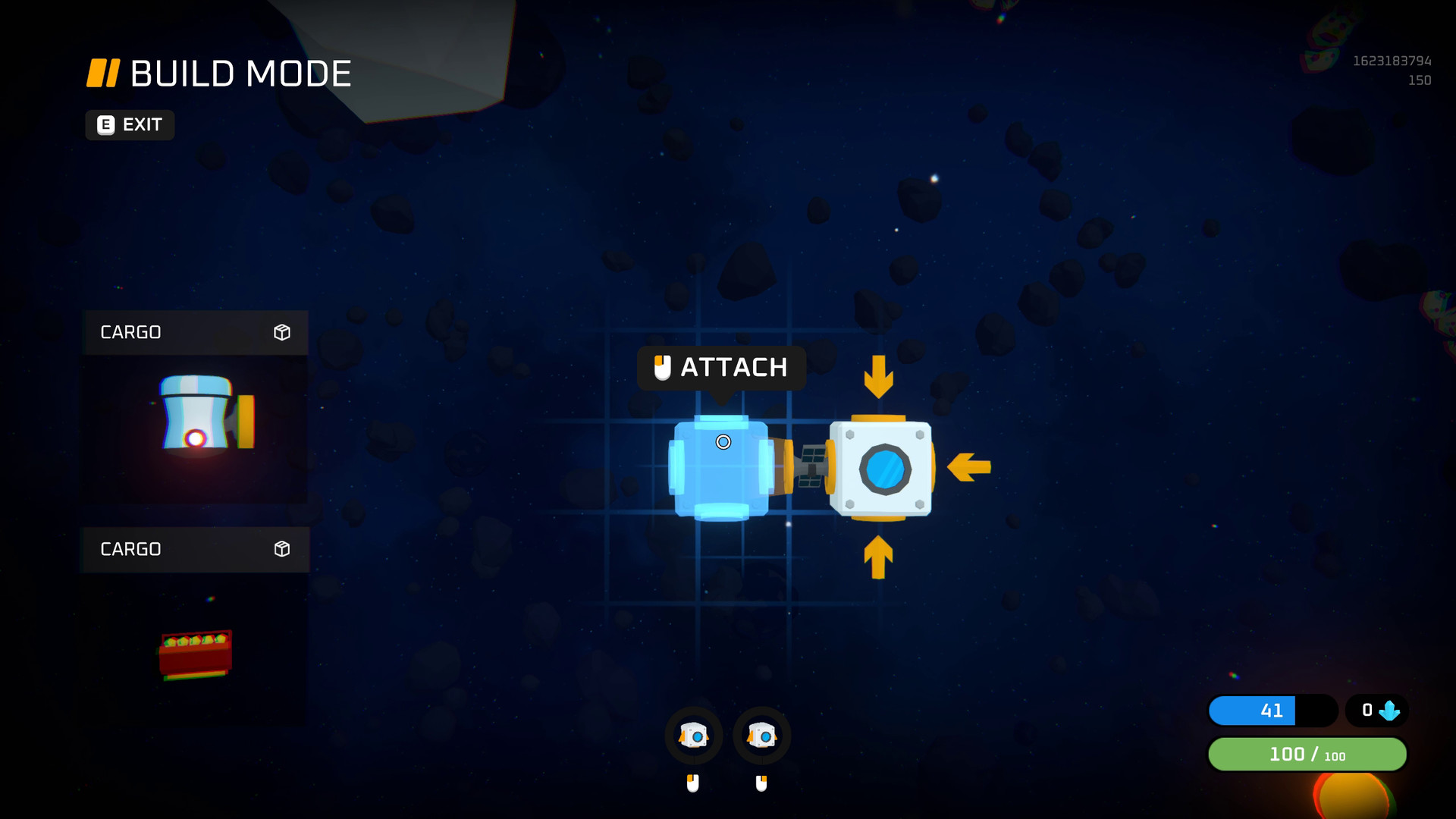Click the green 100/100 health bar

click(1307, 755)
